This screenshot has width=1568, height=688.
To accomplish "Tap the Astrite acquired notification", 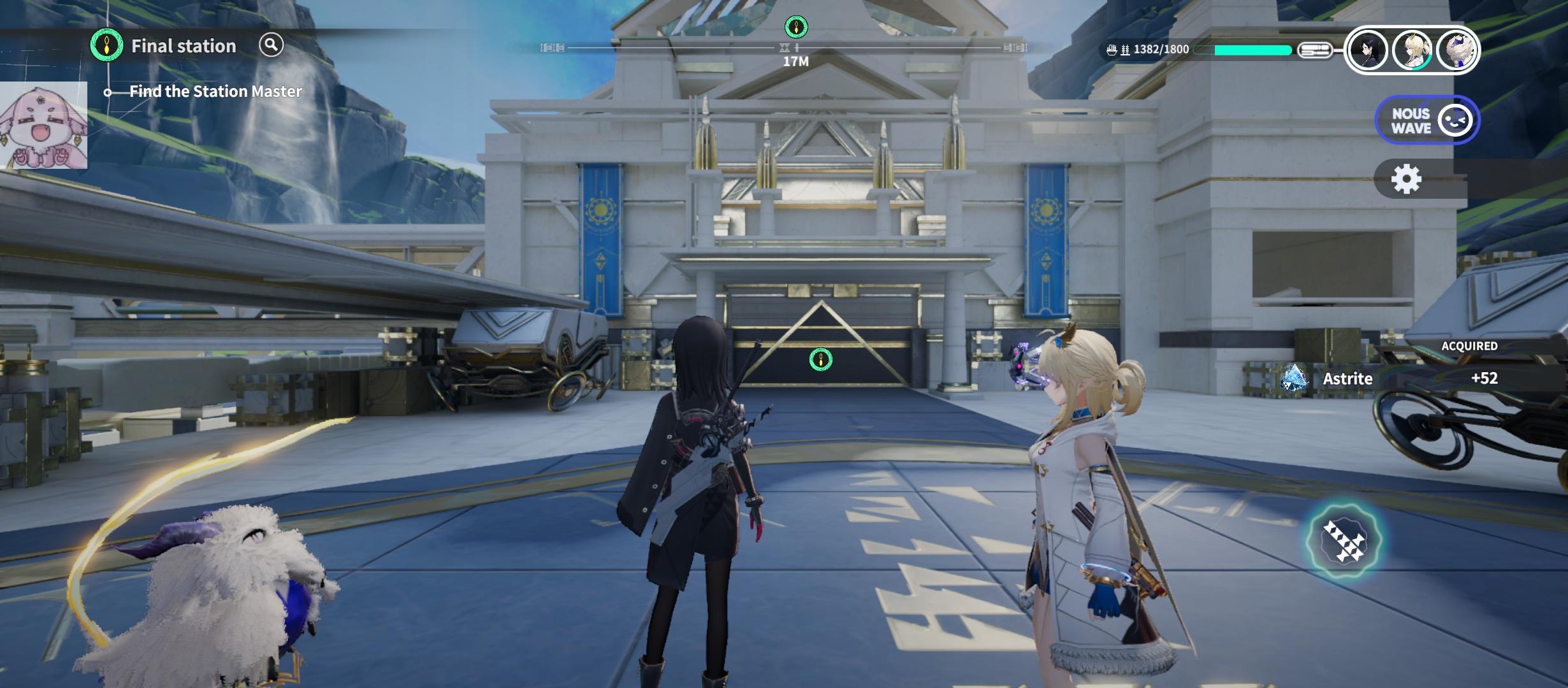I will click(1390, 378).
